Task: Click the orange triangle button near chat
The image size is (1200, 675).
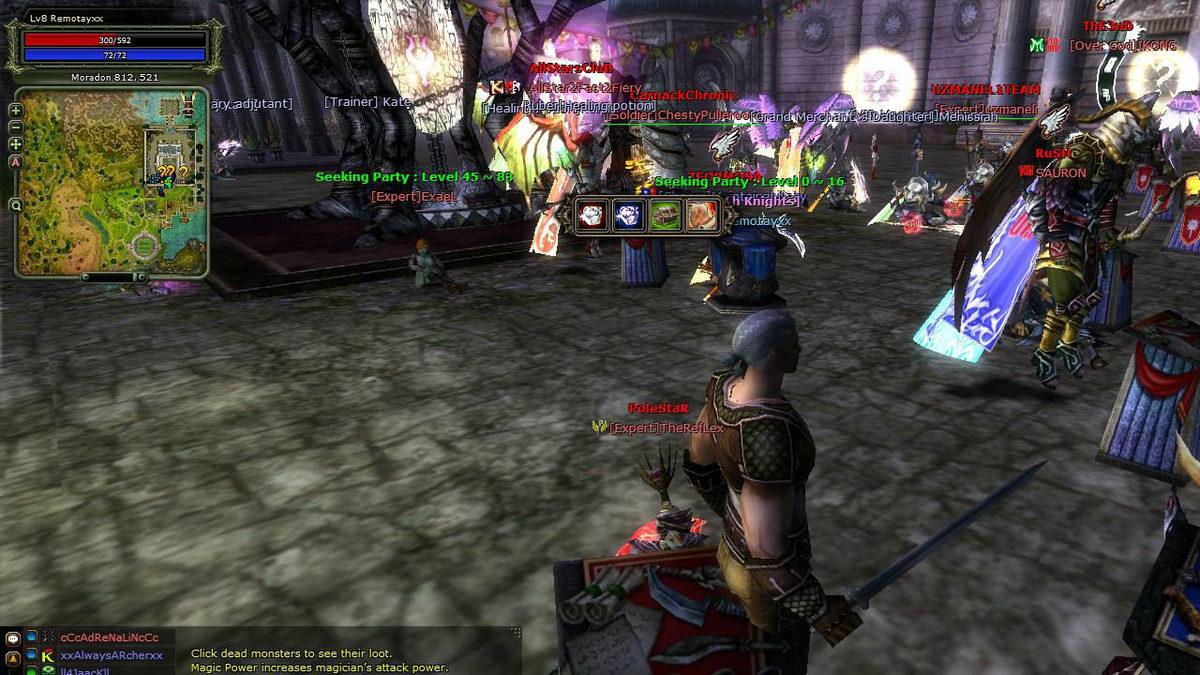Action: [x=13, y=657]
